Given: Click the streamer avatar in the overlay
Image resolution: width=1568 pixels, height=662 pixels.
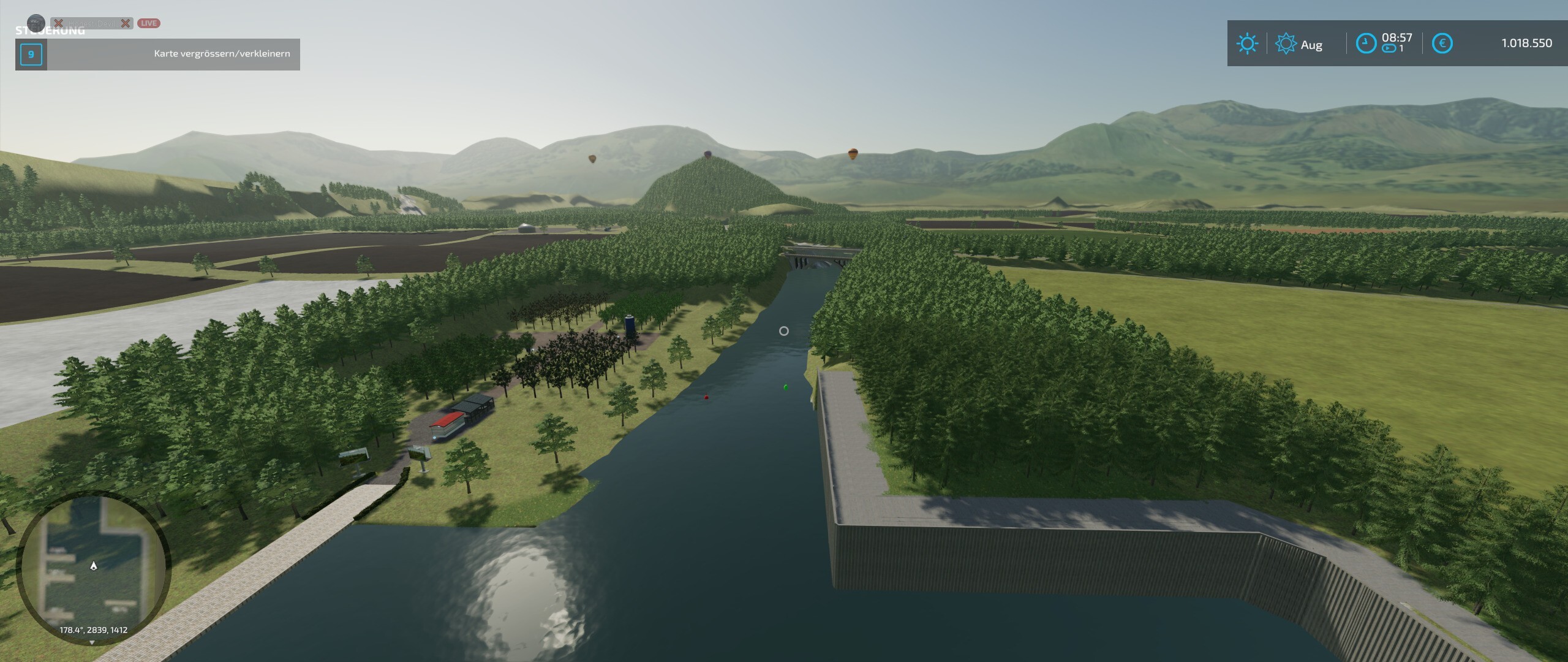Looking at the screenshot, I should (x=36, y=23).
